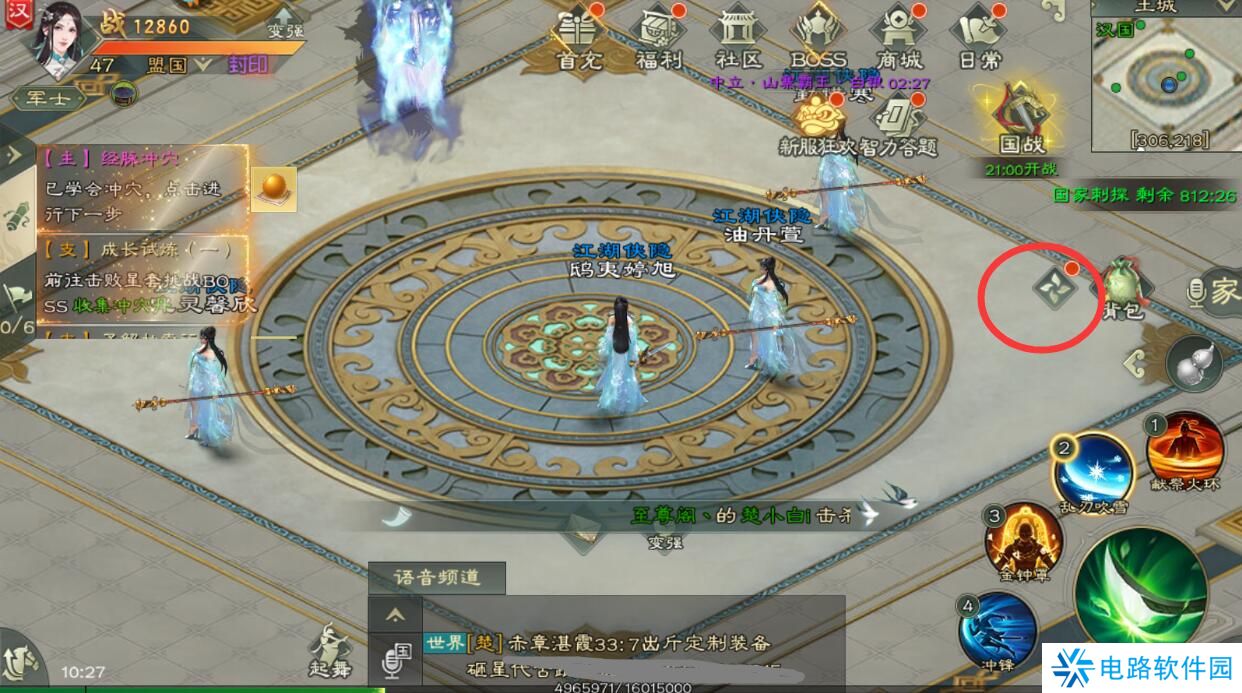This screenshot has height=693, width=1242.
Task: Activate the 乱刃吹雪 snow blade skill
Action: pos(1093,470)
